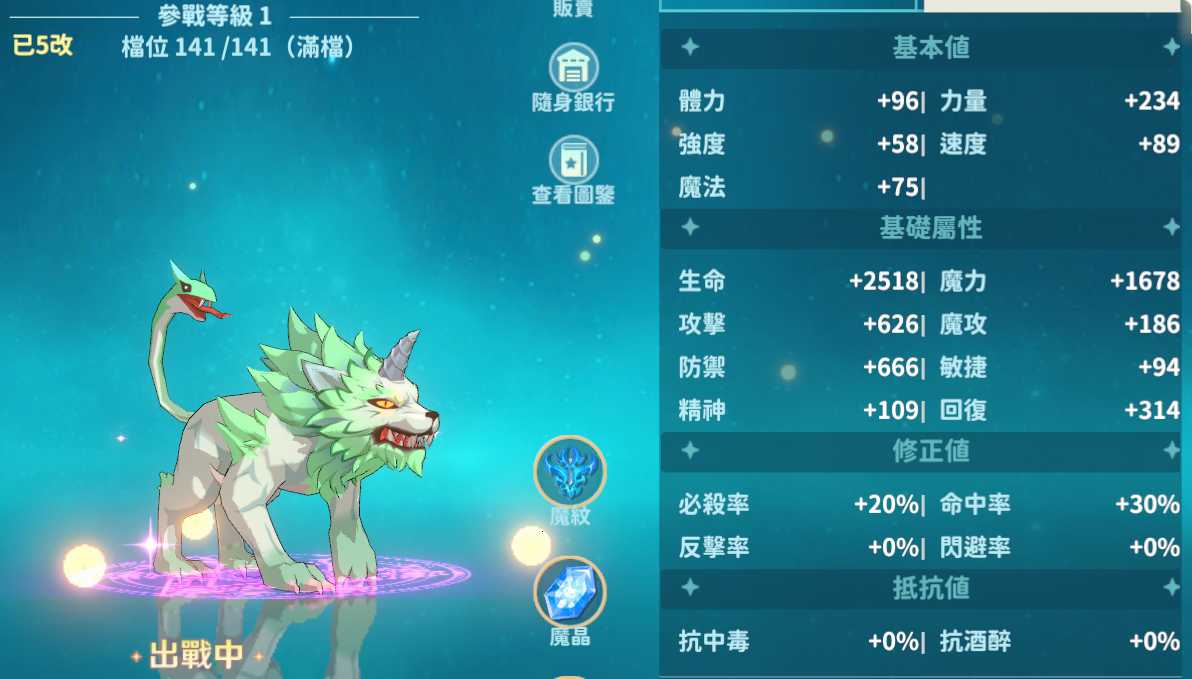
Task: Open the 魔紋 rune icon
Action: (x=570, y=472)
